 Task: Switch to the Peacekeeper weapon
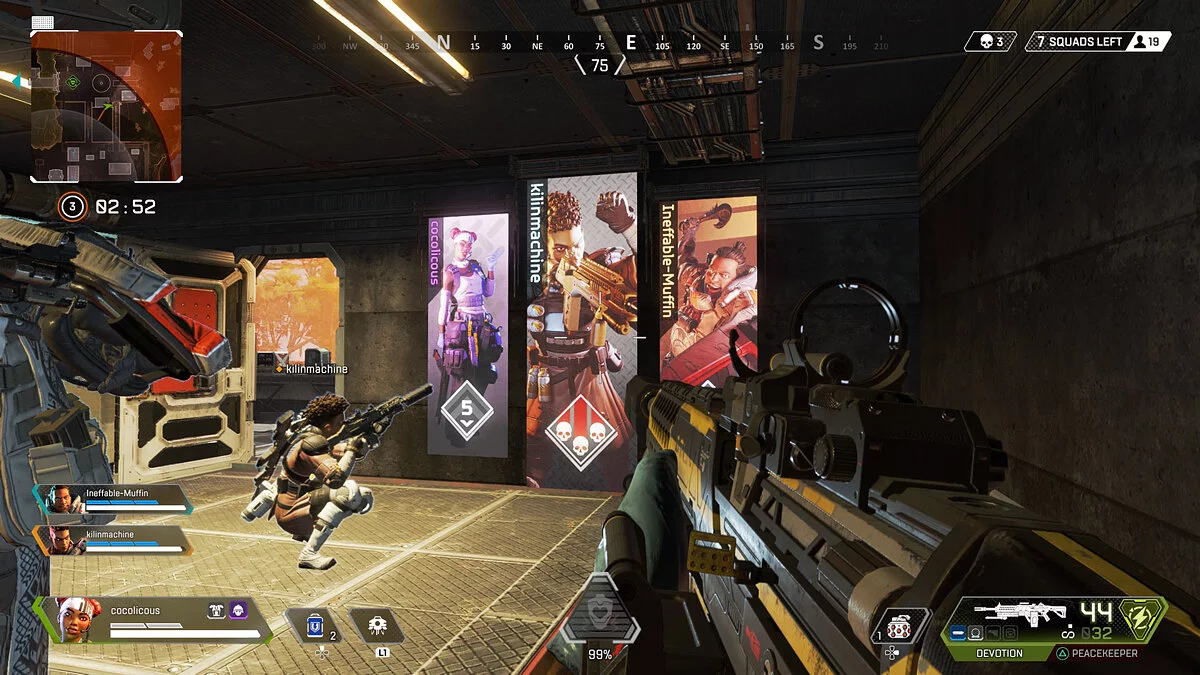pyautogui.click(x=1098, y=653)
